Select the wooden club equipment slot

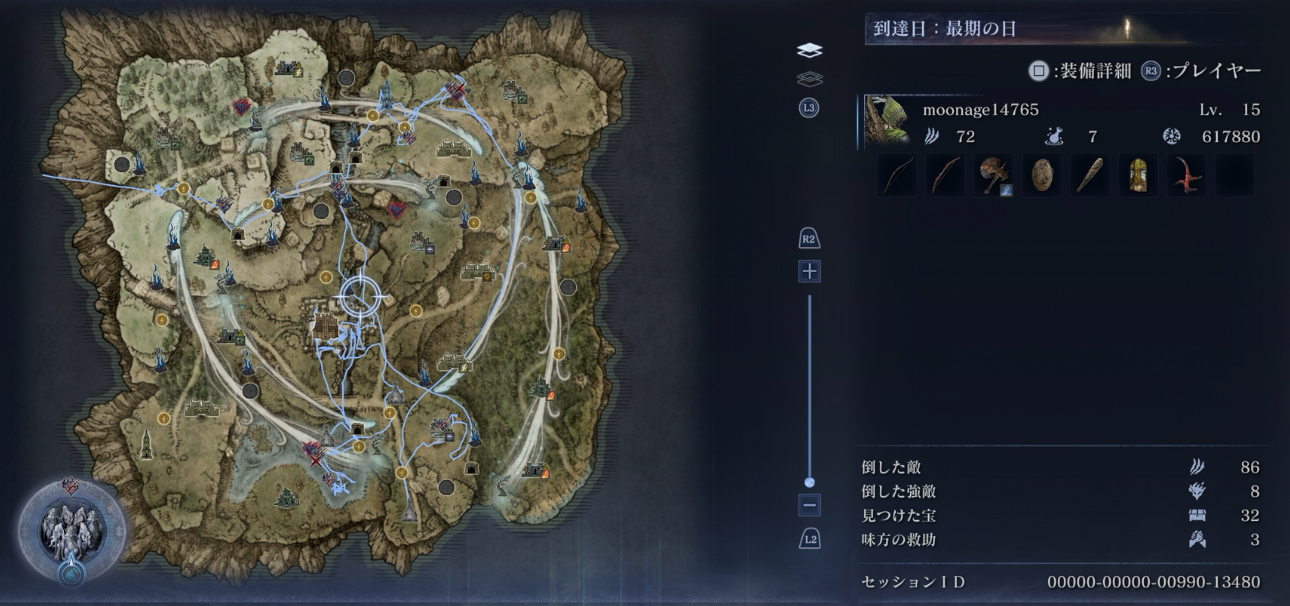(x=1089, y=176)
